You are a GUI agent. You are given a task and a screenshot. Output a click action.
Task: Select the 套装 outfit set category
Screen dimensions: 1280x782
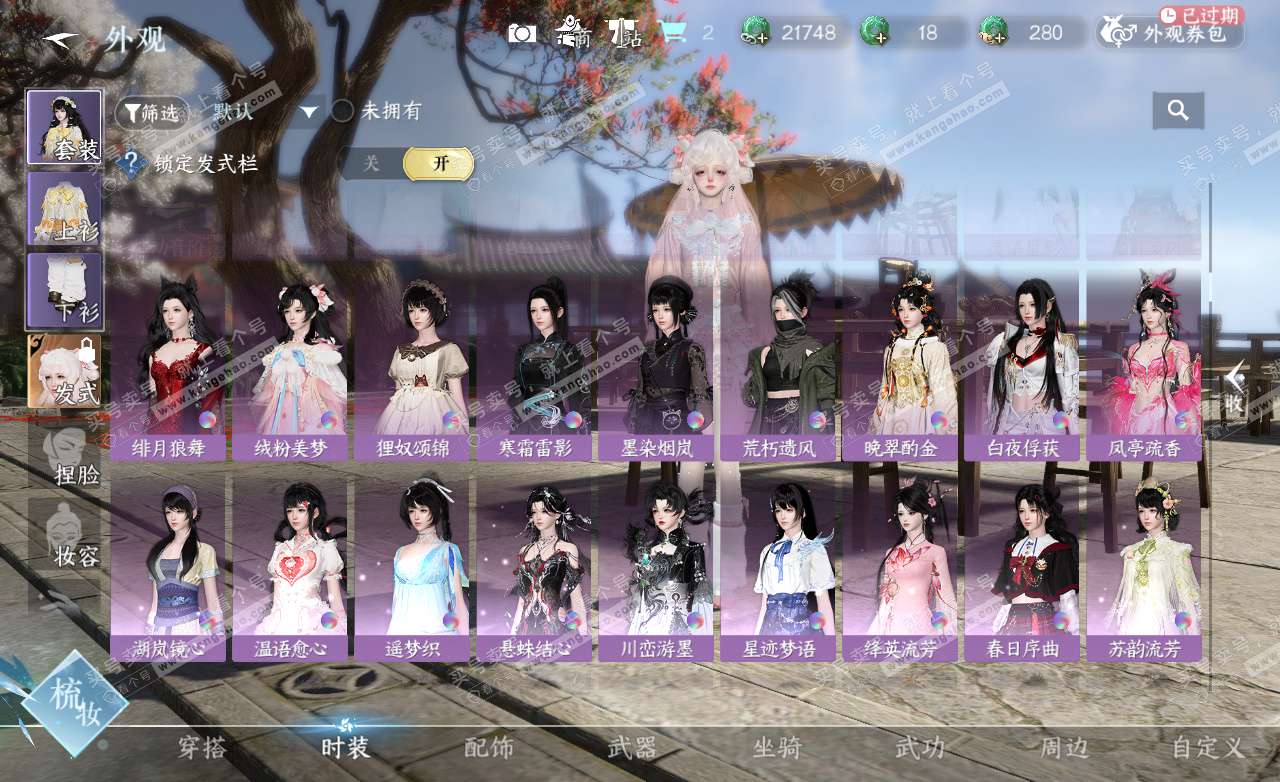coord(64,127)
